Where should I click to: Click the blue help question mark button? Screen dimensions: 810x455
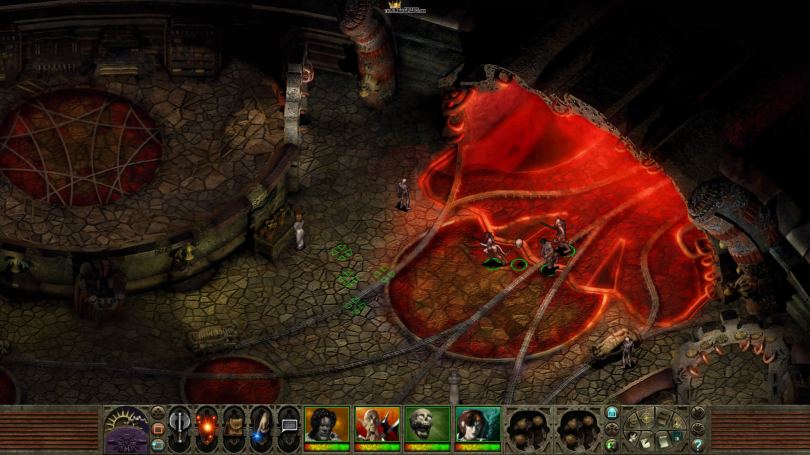click(697, 444)
